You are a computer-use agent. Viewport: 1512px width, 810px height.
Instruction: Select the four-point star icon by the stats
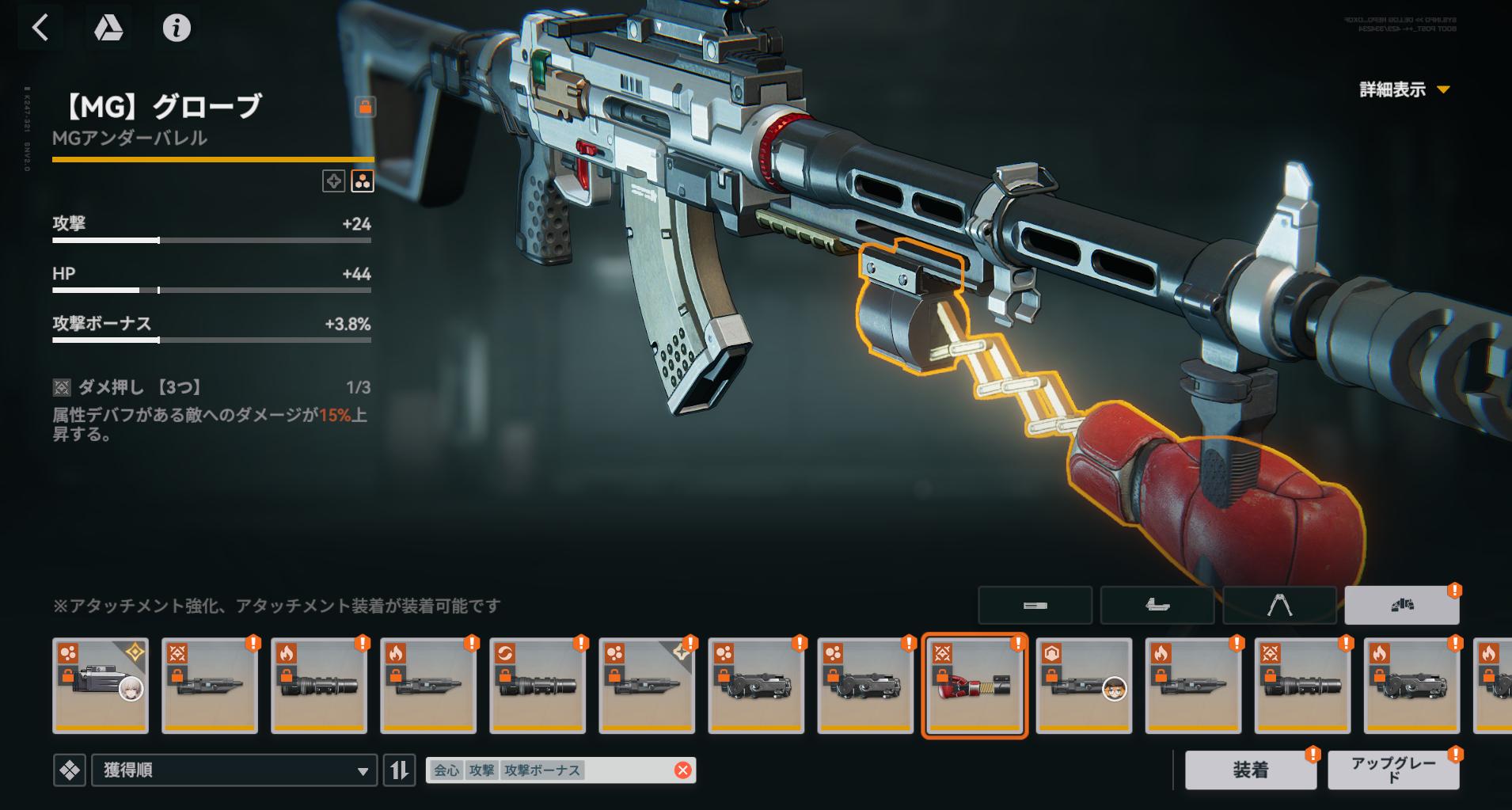[334, 181]
